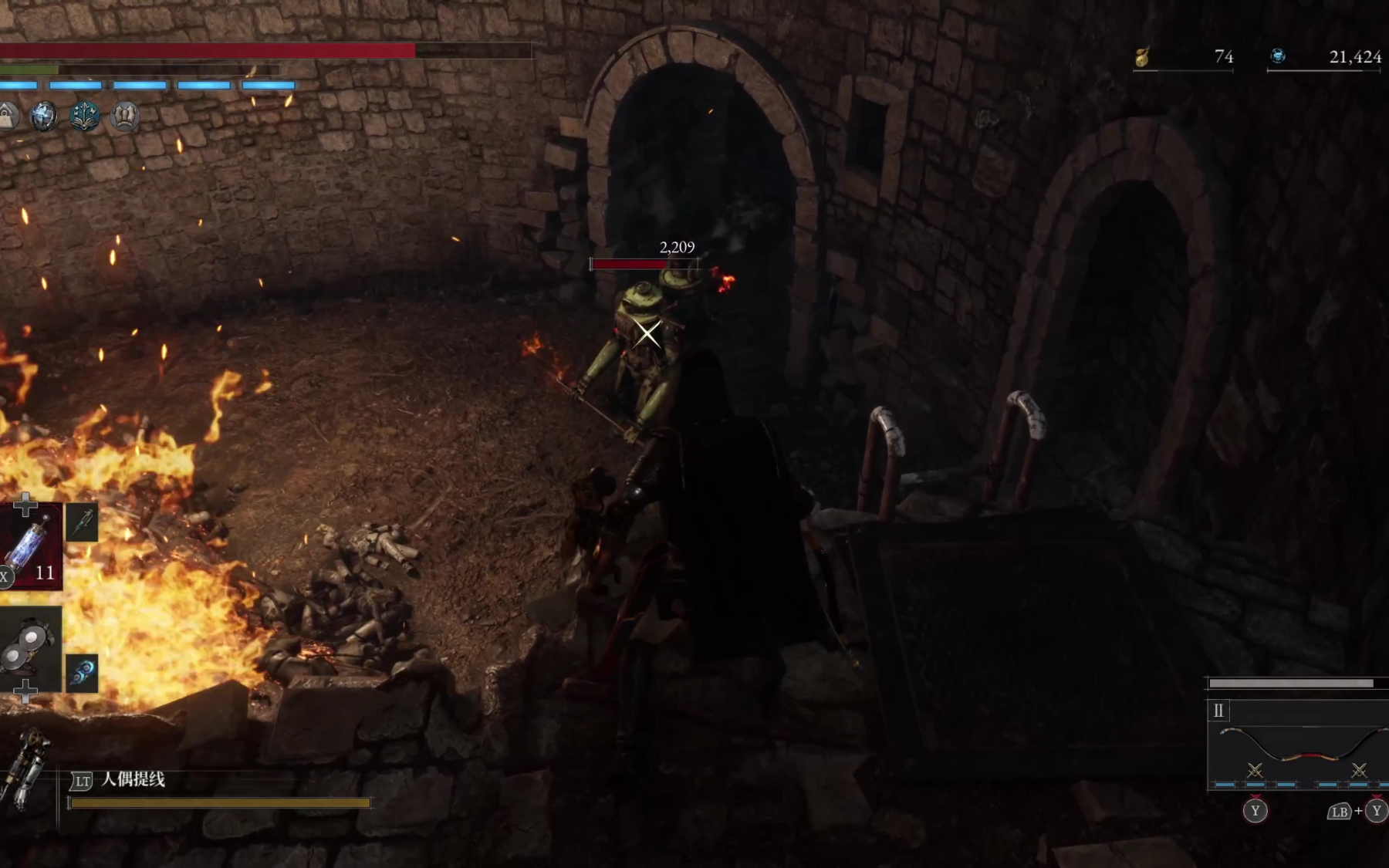Viewport: 1389px width, 868px height.
Task: Pick the glowing blue discs secondary slot
Action: pyautogui.click(x=82, y=672)
